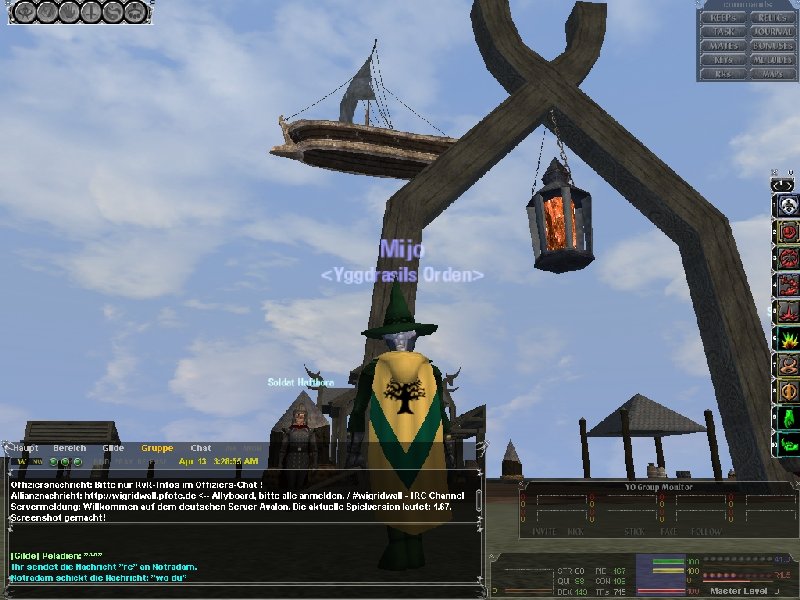Open the KEEPs command panel
Screen dimensions: 800x600
coord(723,17)
